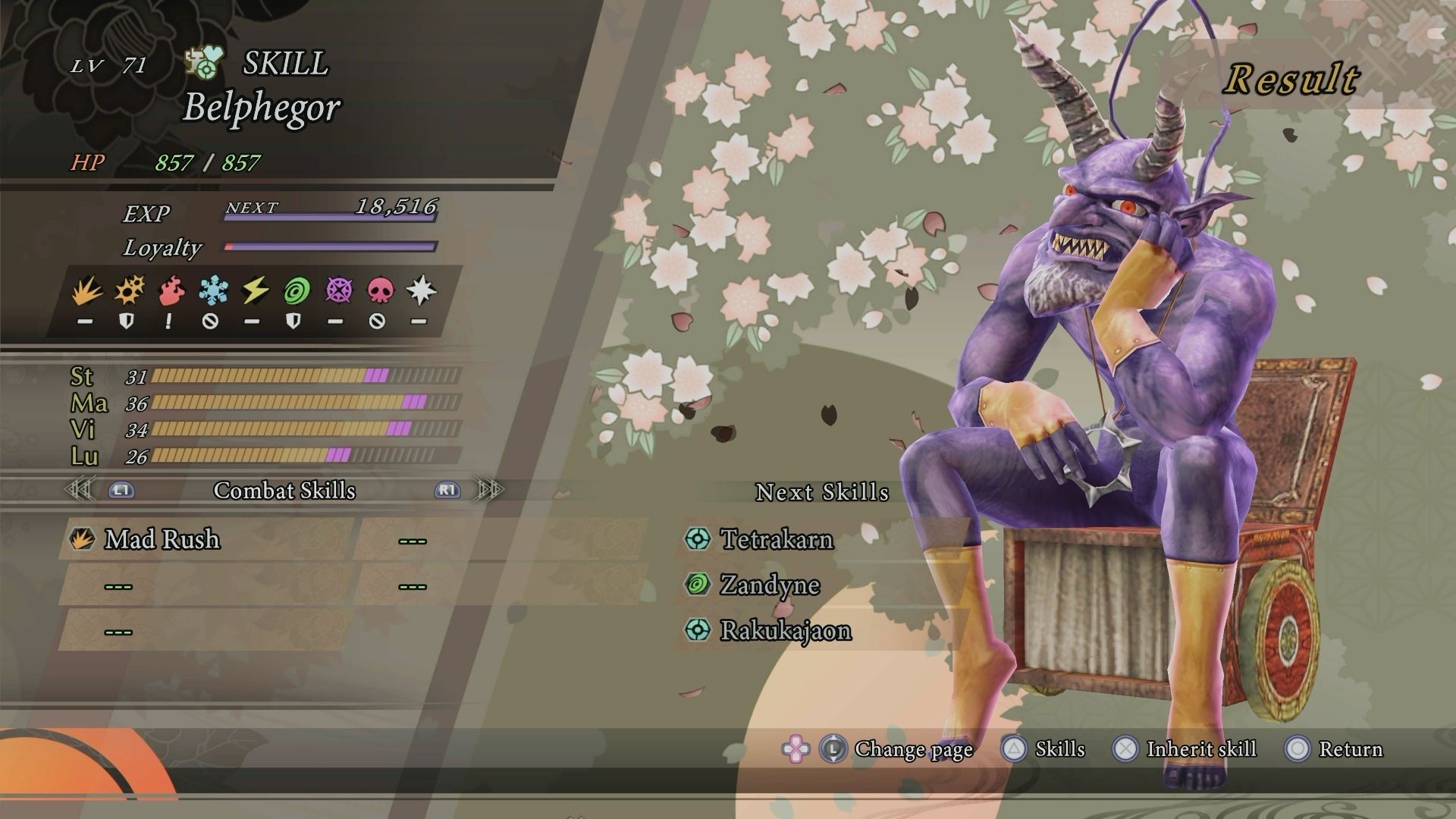1456x819 pixels.
Task: Select Zandyne in Next Skills list
Action: 769,585
